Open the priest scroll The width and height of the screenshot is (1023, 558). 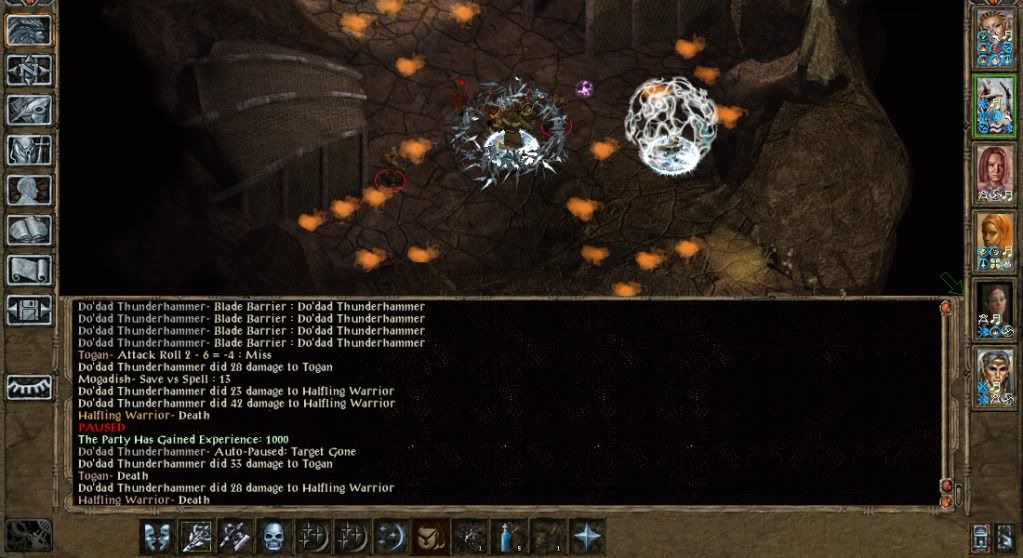[28, 269]
